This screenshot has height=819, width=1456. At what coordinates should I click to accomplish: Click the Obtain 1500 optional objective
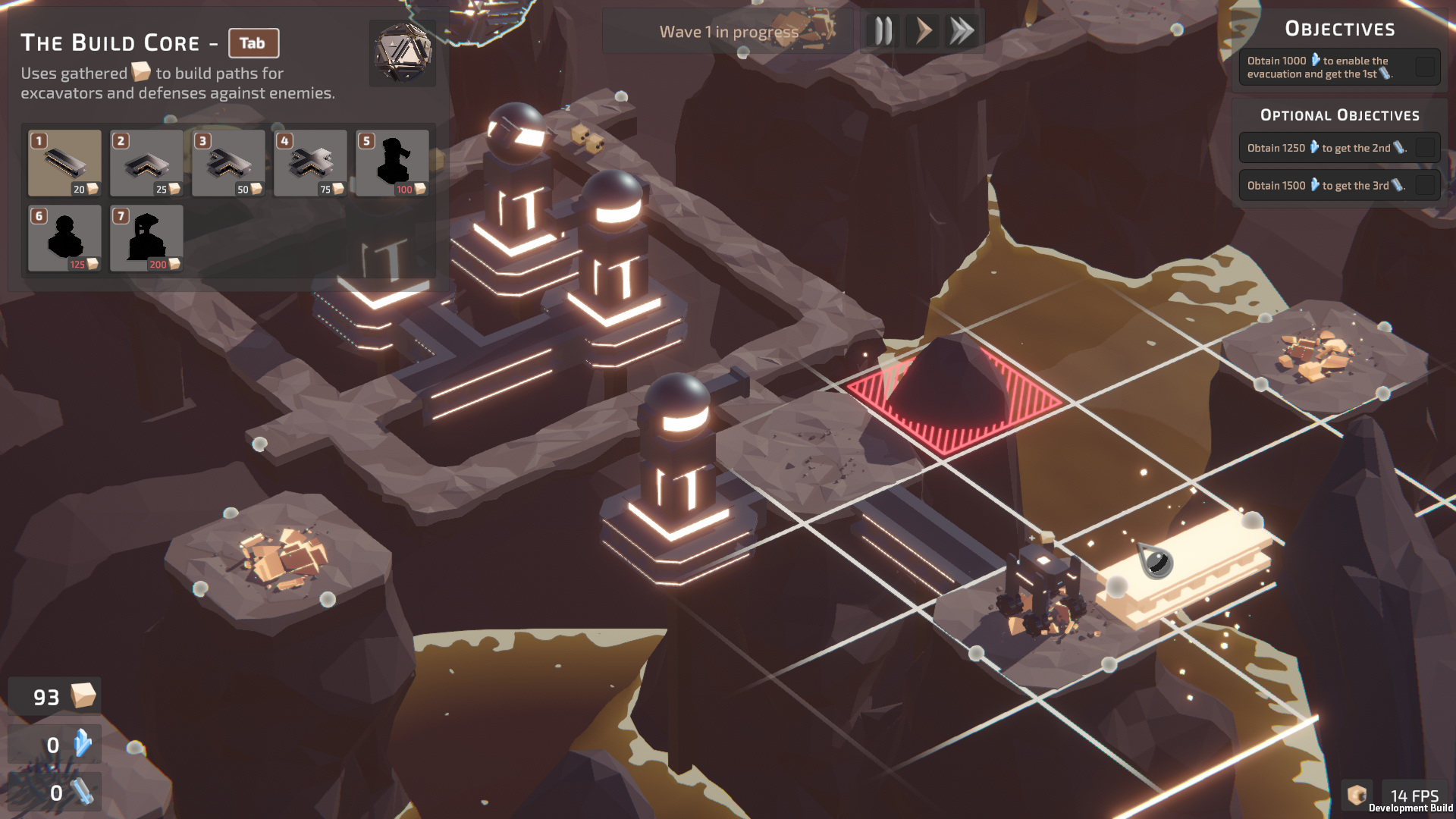[x=1339, y=185]
